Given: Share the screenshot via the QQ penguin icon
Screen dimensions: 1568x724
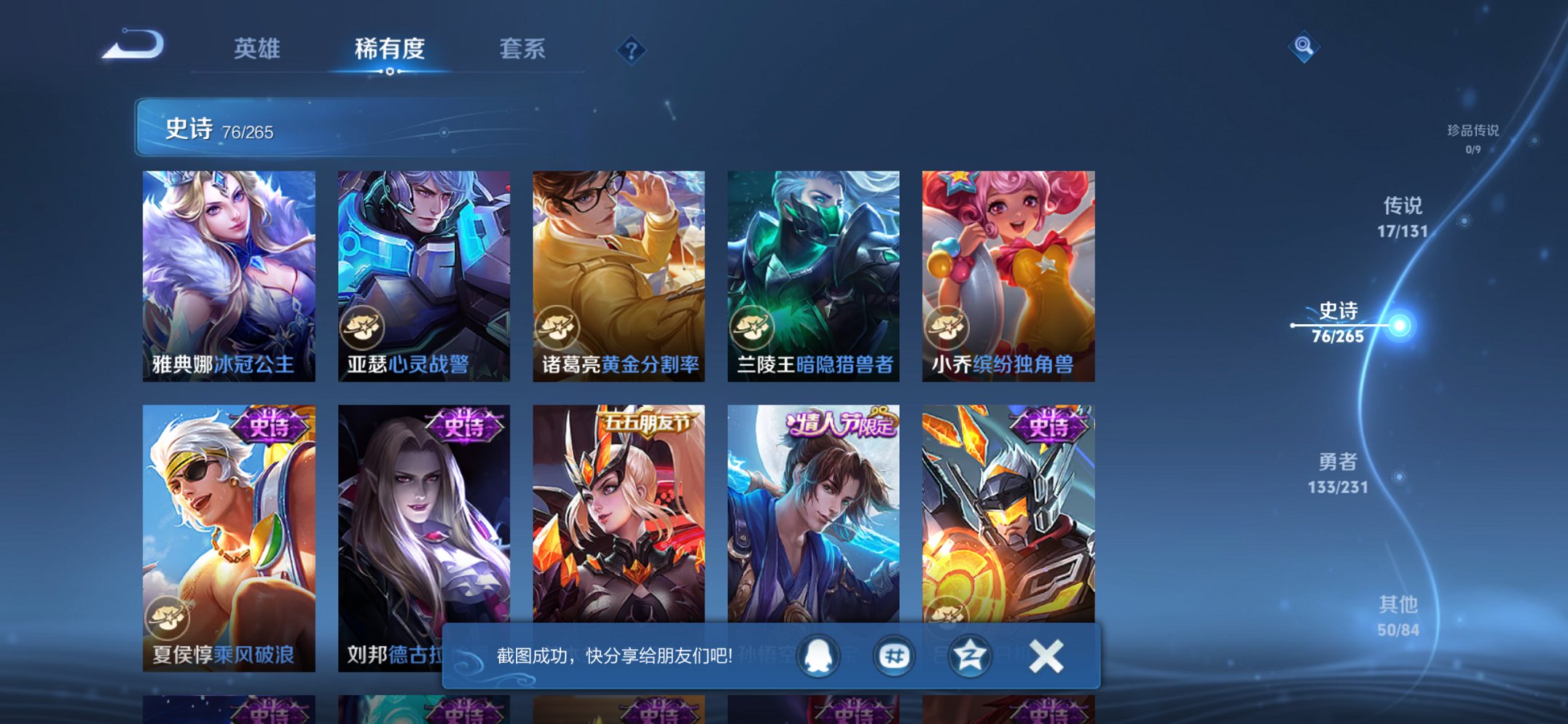Looking at the screenshot, I should 817,655.
